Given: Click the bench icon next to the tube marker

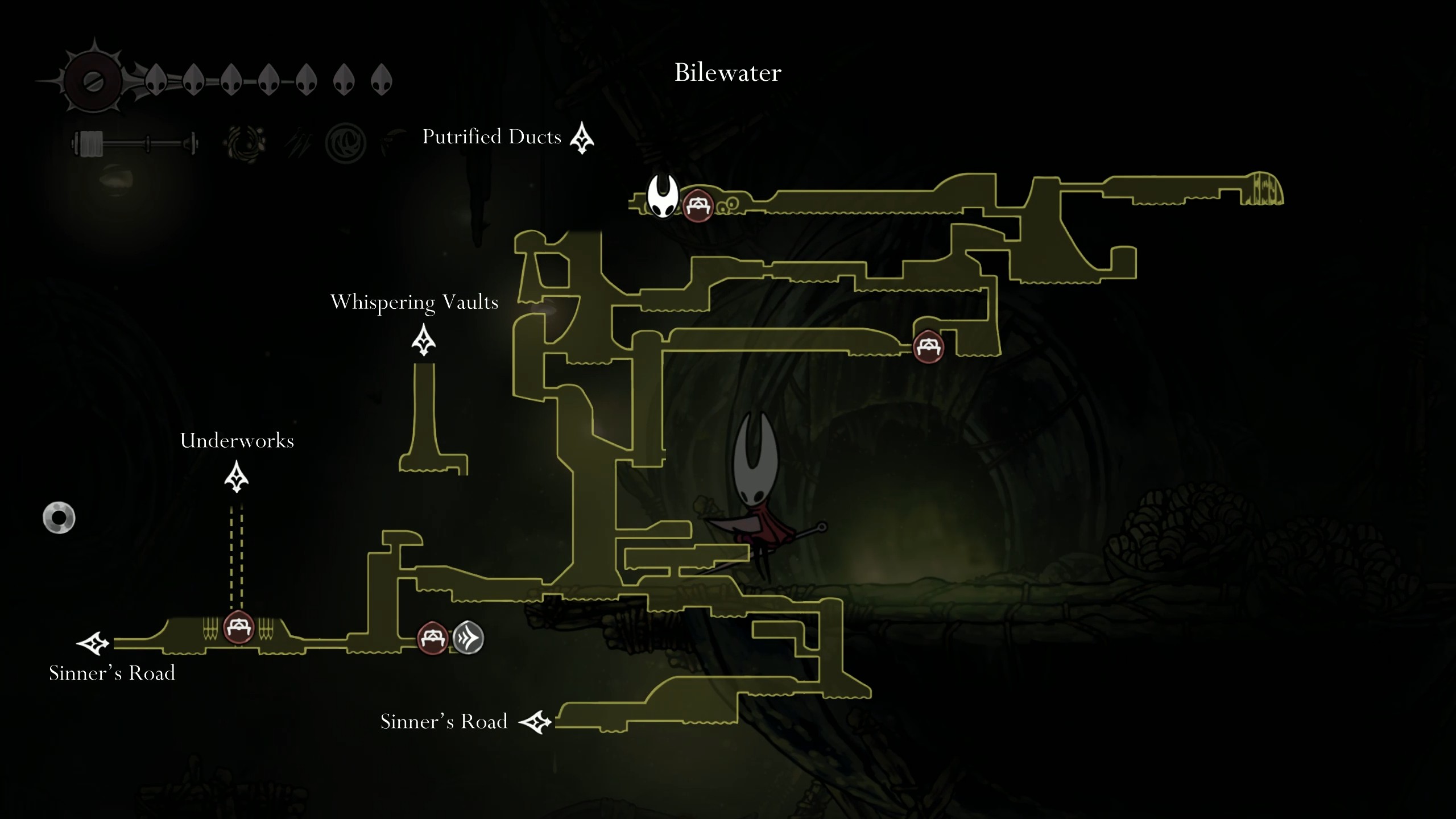Looking at the screenshot, I should pyautogui.click(x=433, y=637).
